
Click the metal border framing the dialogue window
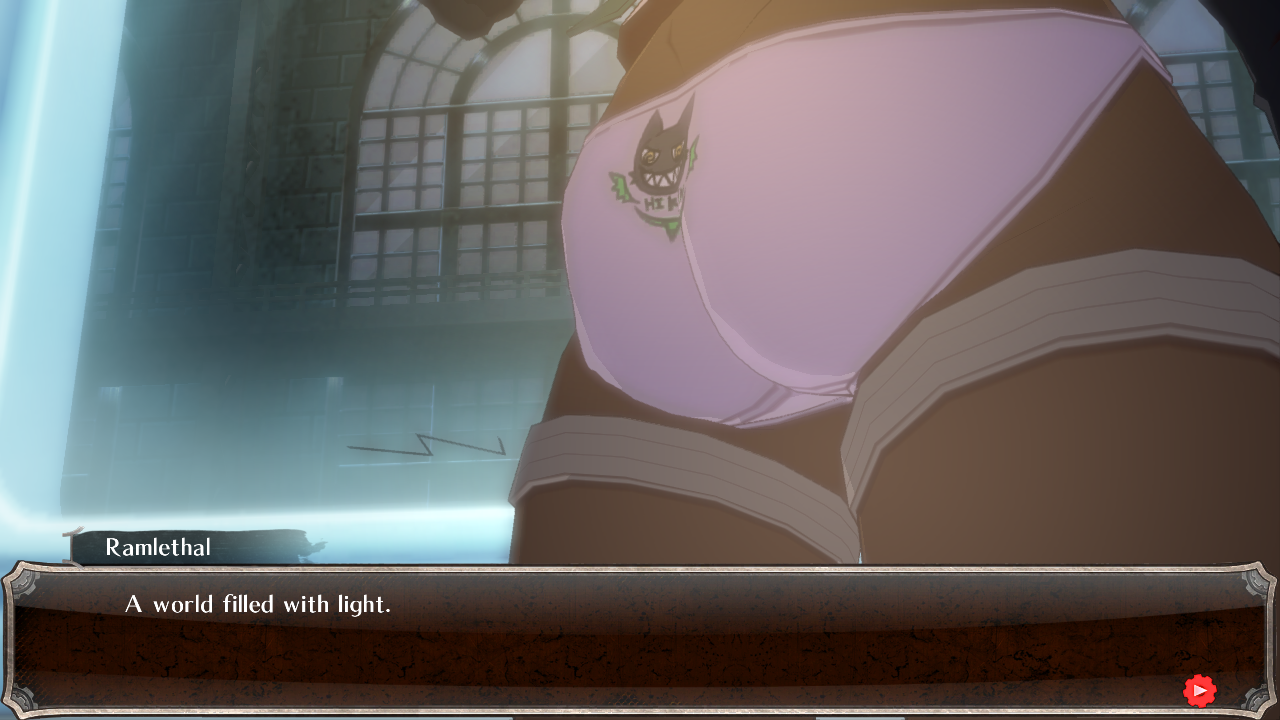(640, 568)
